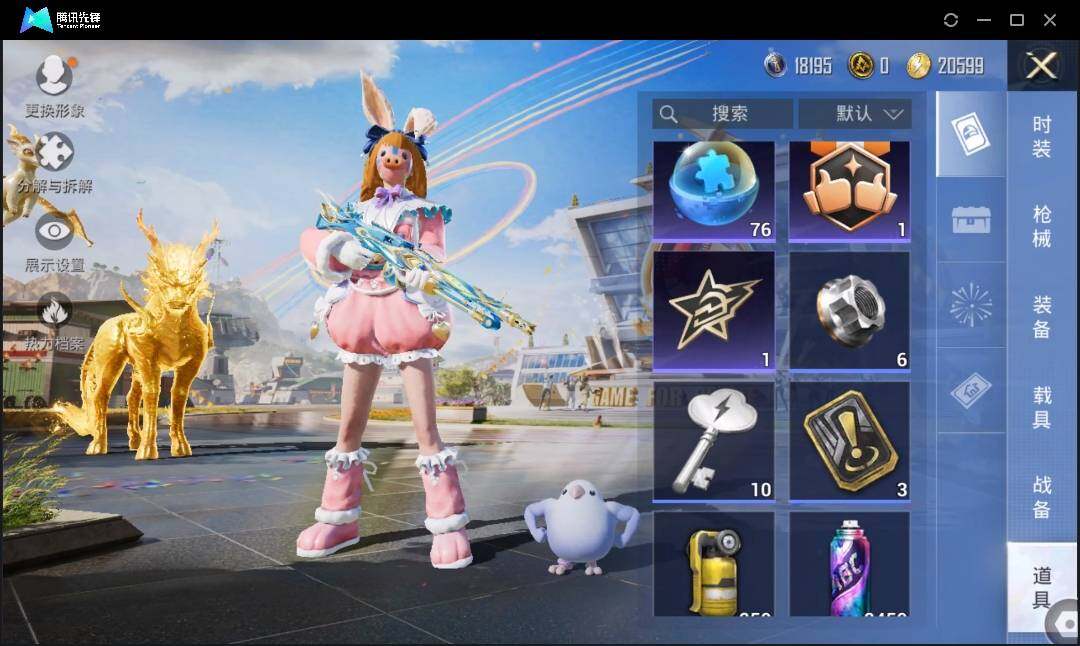Maximize the emulator window
Image resolution: width=1080 pixels, height=646 pixels.
1017,20
